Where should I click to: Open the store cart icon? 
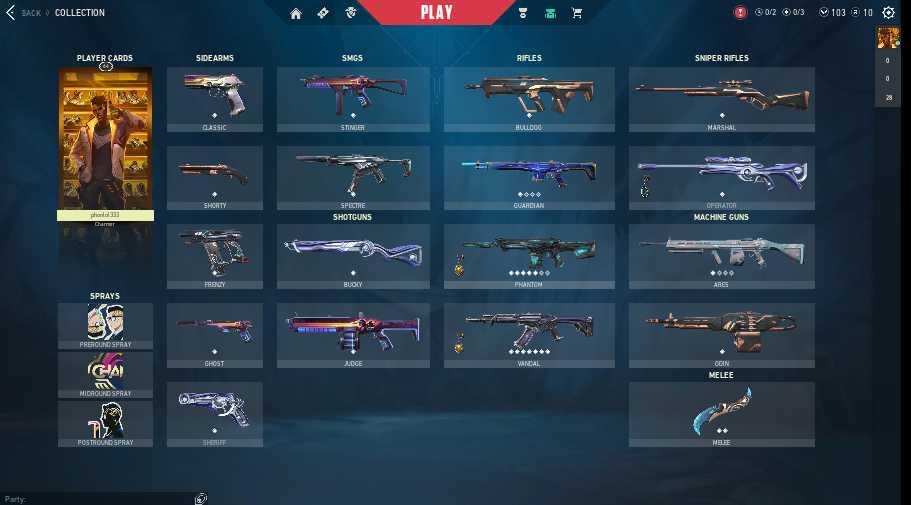point(576,13)
